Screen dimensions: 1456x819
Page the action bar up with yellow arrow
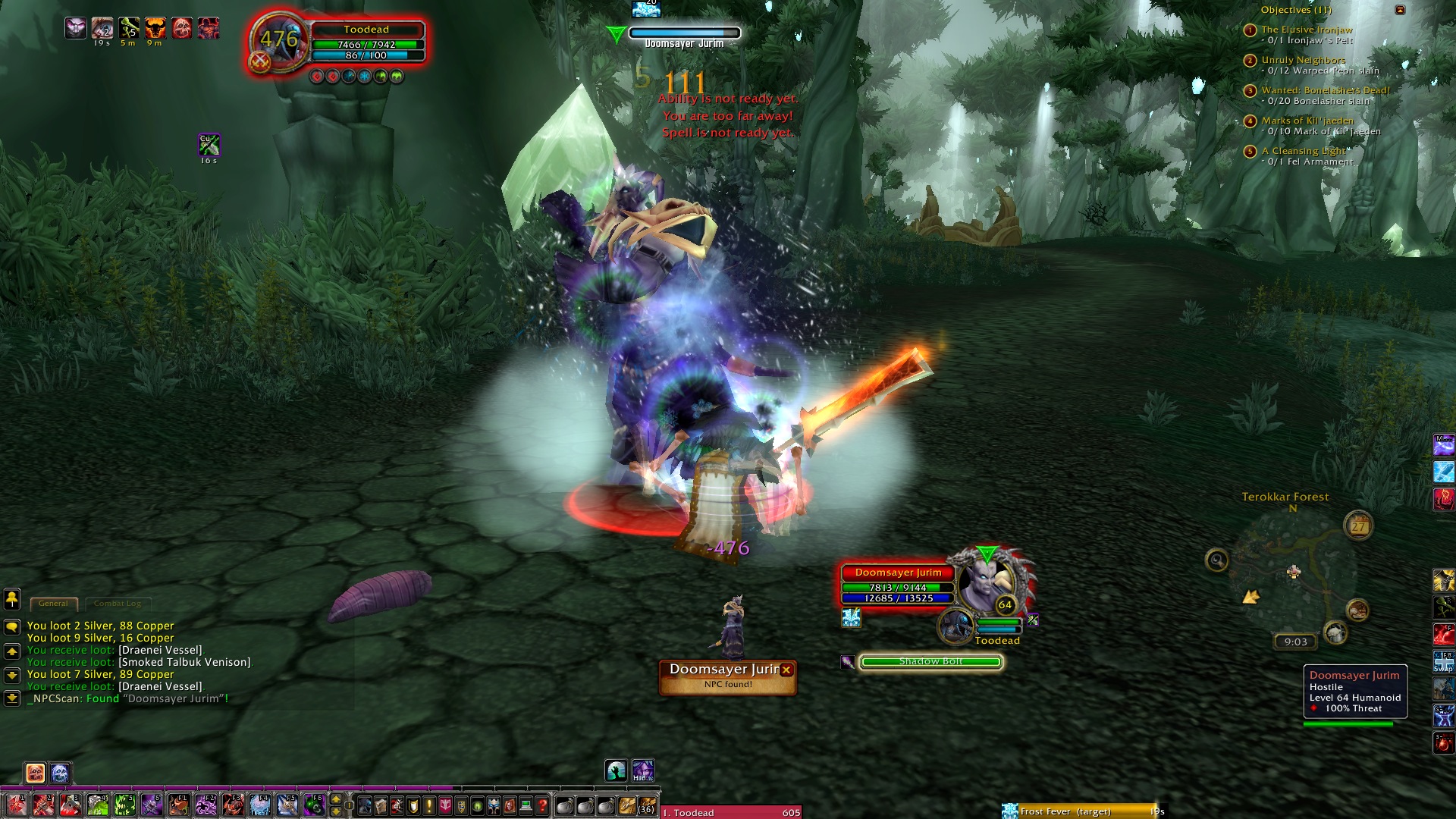pyautogui.click(x=336, y=799)
